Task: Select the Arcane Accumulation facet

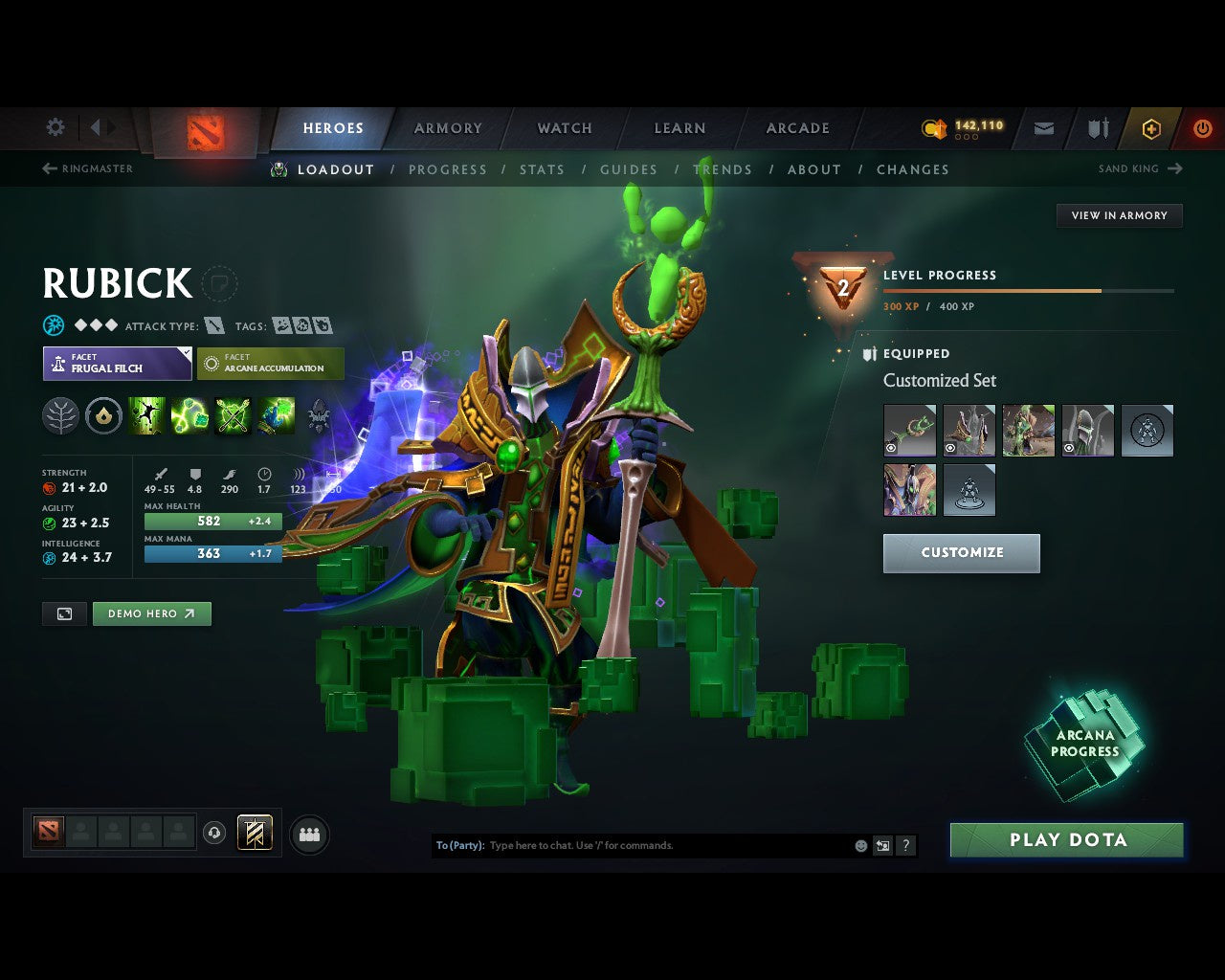Action: click(x=271, y=364)
